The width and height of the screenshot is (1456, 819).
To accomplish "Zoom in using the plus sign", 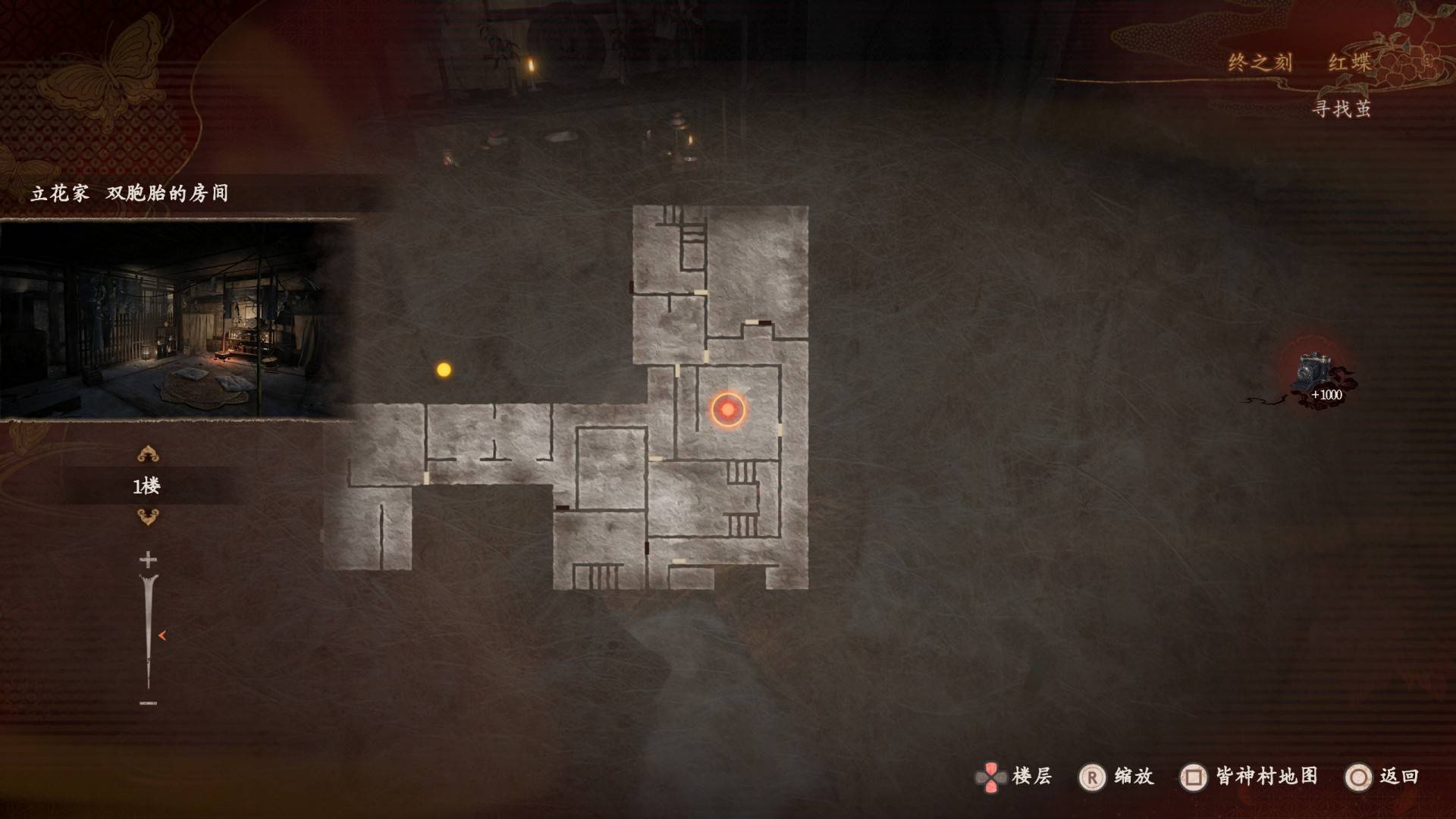I will [x=148, y=560].
